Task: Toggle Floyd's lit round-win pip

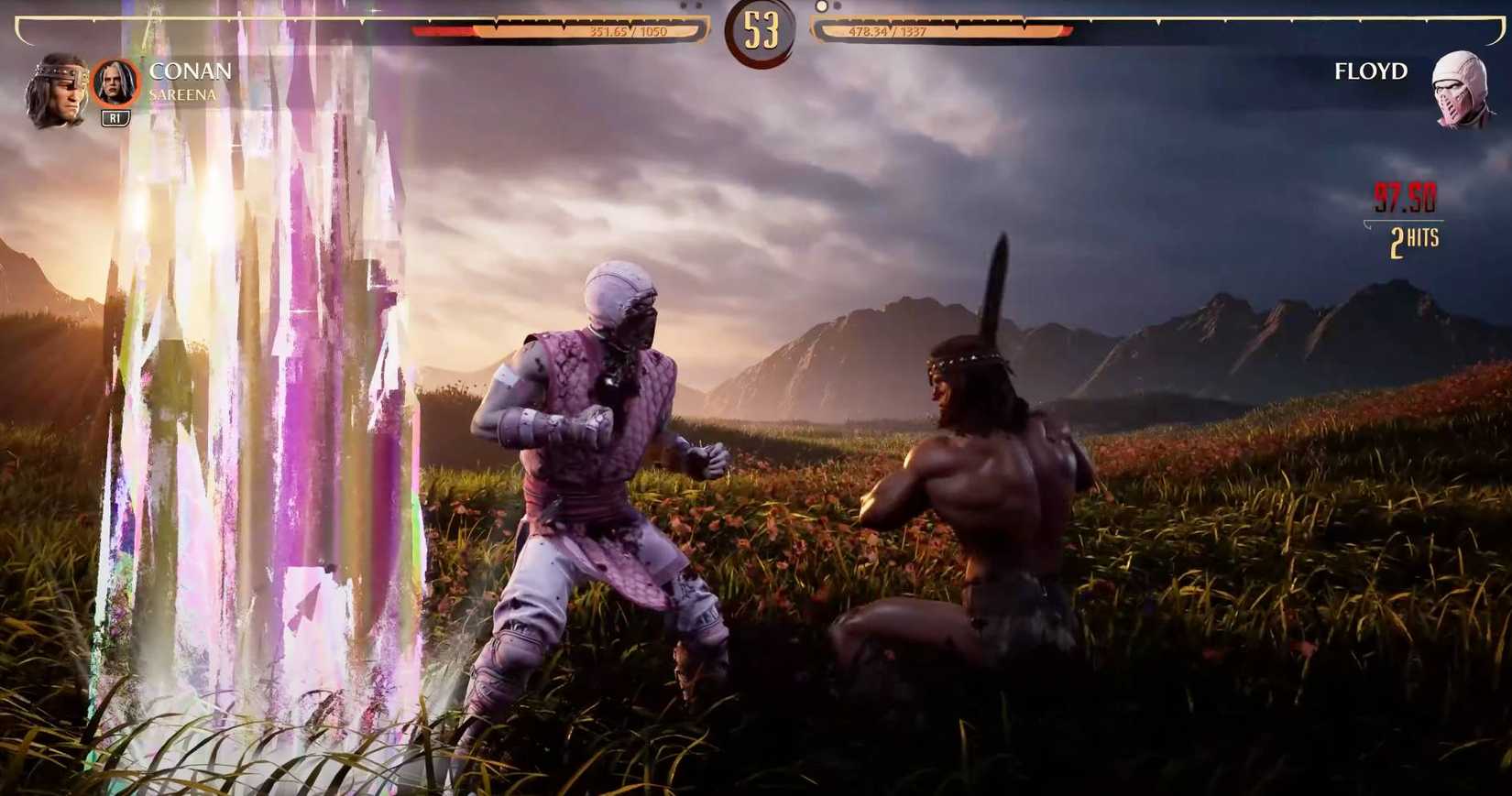Action: pos(821,6)
